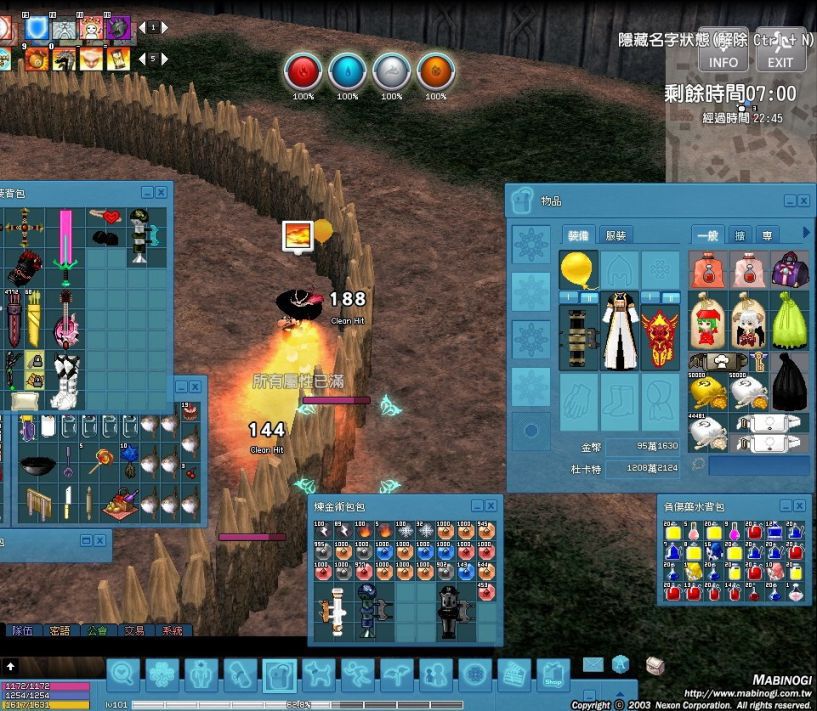Close the 物品 inventory window
This screenshot has width=817, height=711.
(803, 201)
